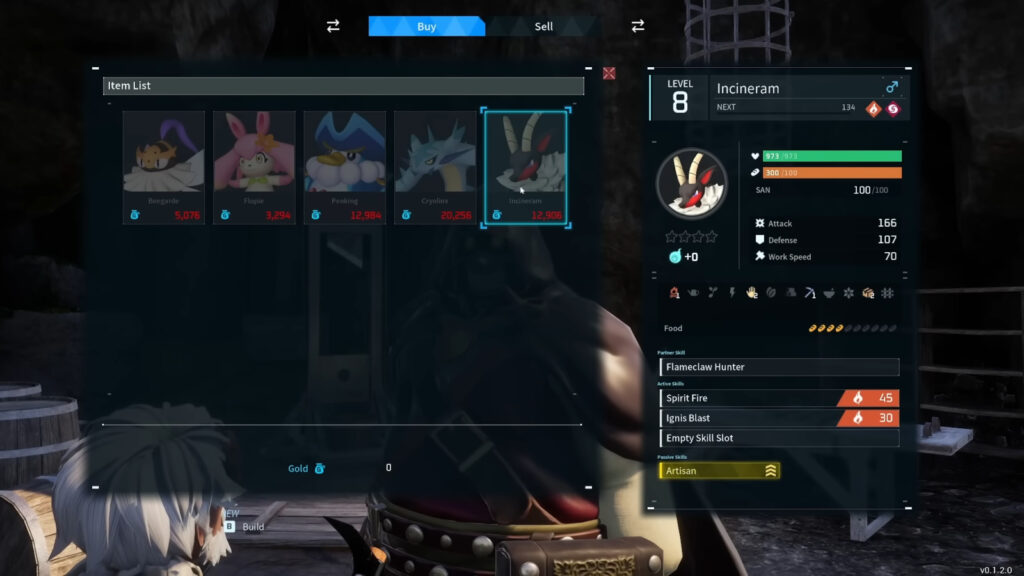
Task: Select the Bengarde pal for purchase
Action: (x=164, y=167)
